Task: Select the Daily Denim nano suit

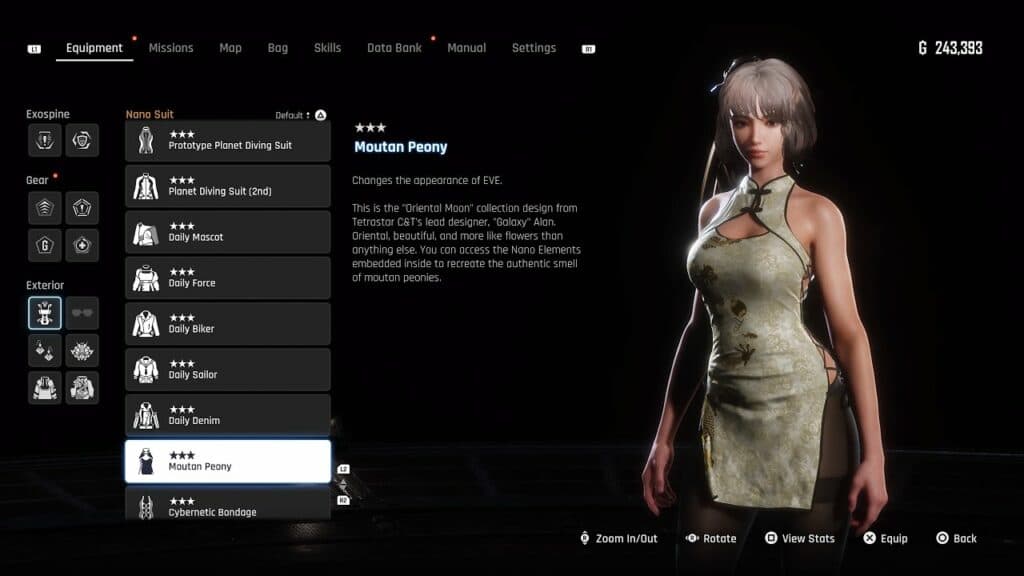Action: pos(228,417)
